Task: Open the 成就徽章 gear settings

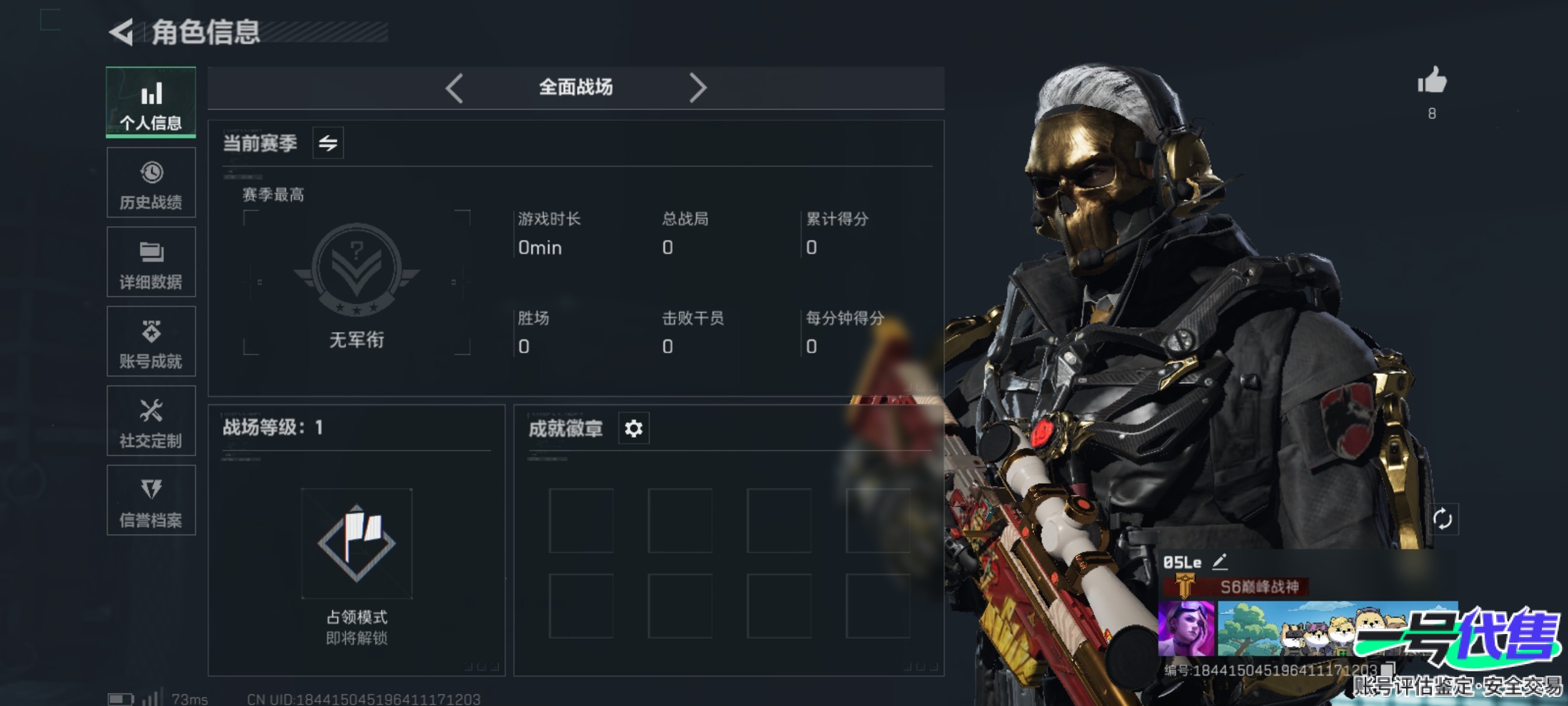Action: (x=634, y=429)
